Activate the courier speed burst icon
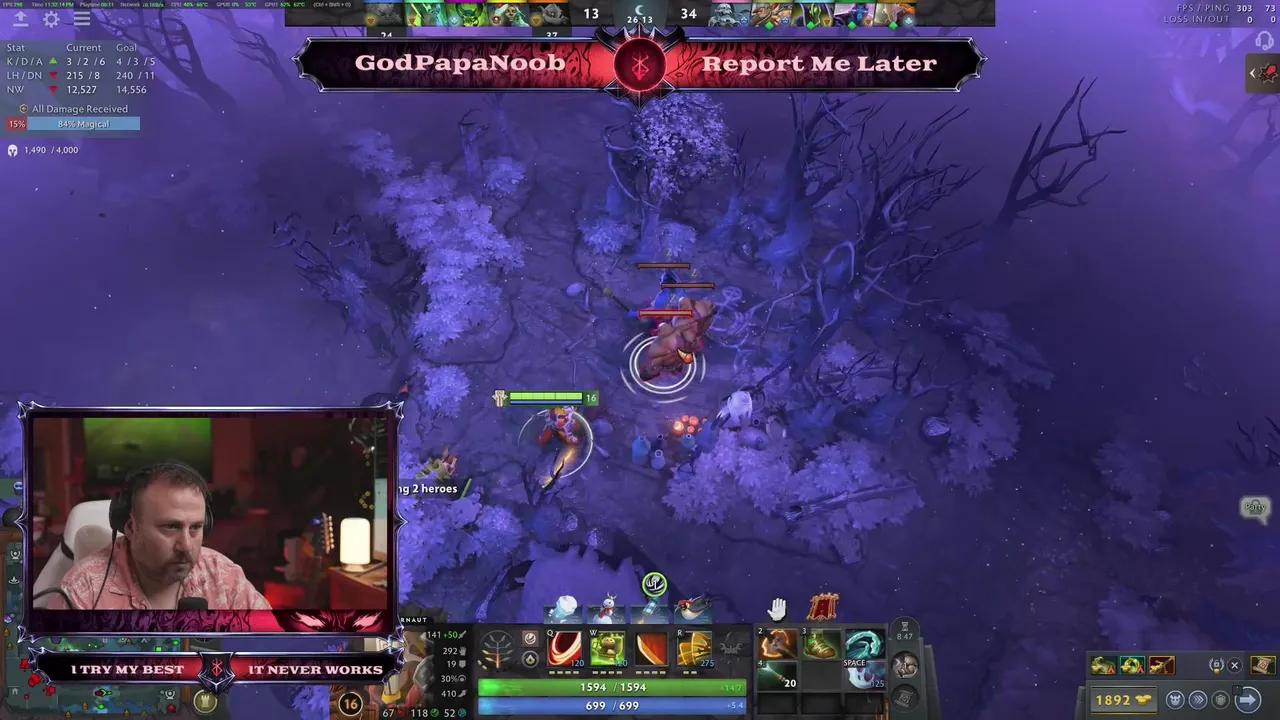Viewport: 1280px width, 720px height. [1197, 699]
